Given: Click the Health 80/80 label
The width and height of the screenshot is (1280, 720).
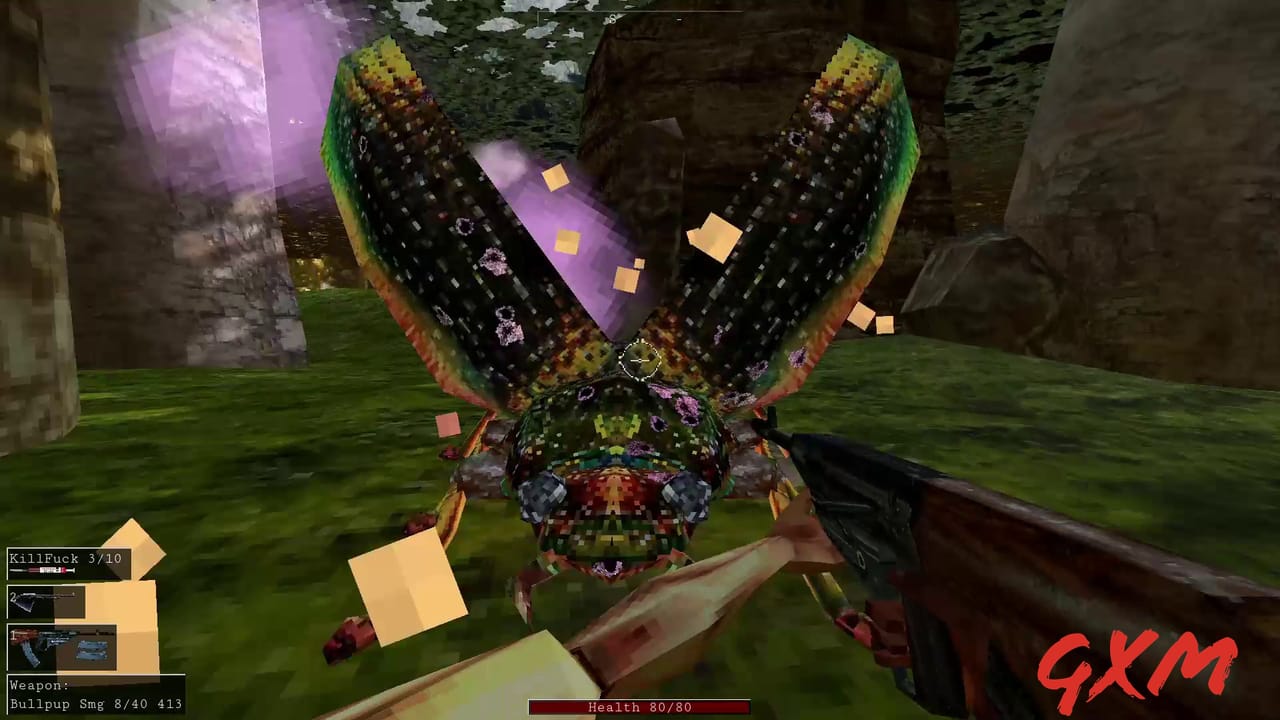Looking at the screenshot, I should pyautogui.click(x=640, y=707).
